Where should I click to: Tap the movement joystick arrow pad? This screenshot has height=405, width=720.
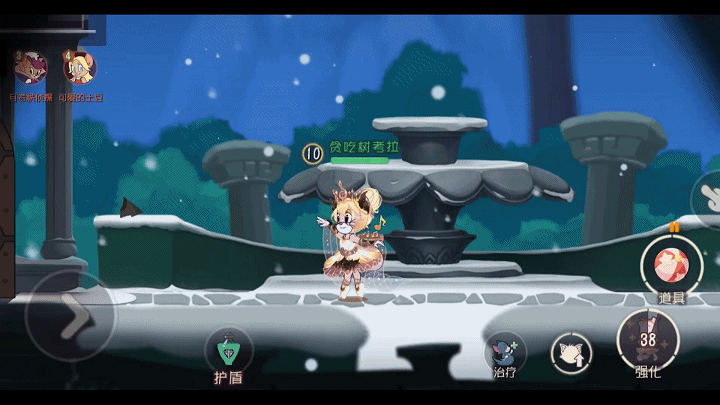coord(70,315)
